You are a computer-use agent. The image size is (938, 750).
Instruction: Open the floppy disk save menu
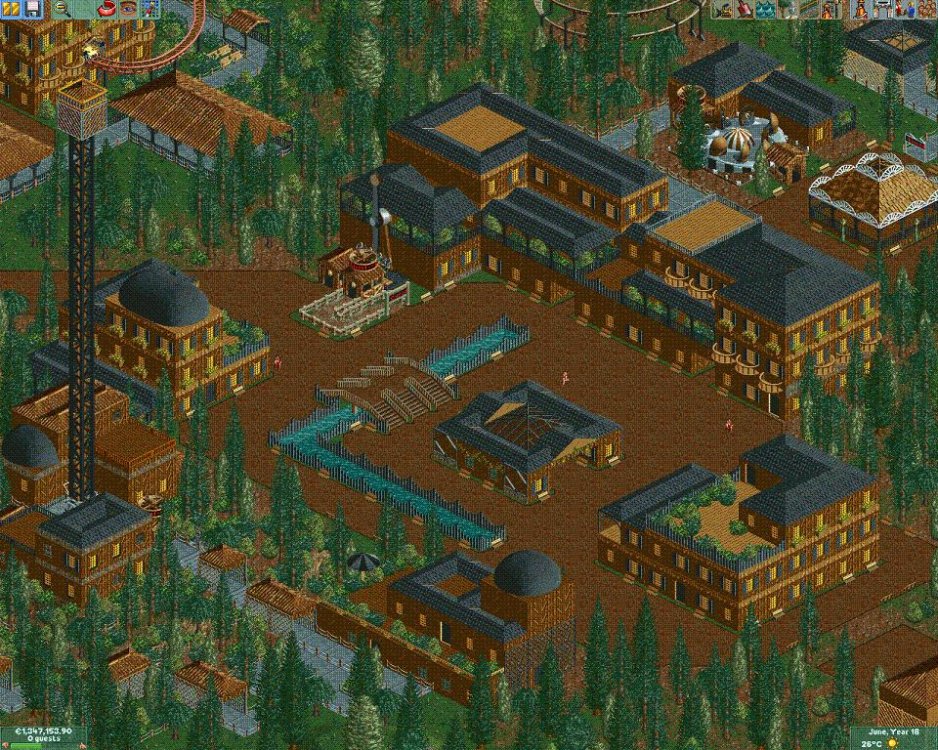click(x=32, y=9)
